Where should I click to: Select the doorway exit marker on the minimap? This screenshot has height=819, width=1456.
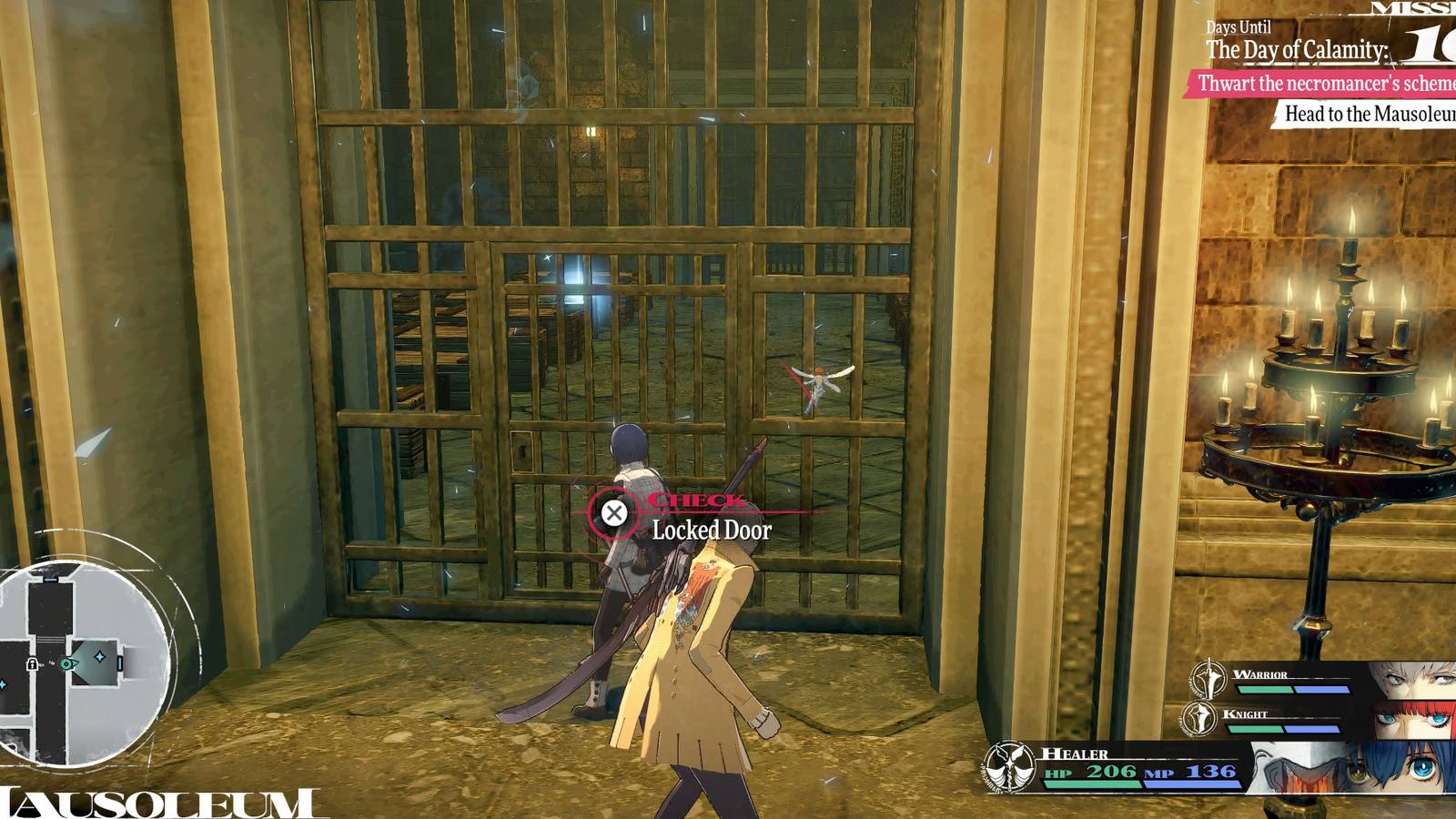pyautogui.click(x=120, y=663)
